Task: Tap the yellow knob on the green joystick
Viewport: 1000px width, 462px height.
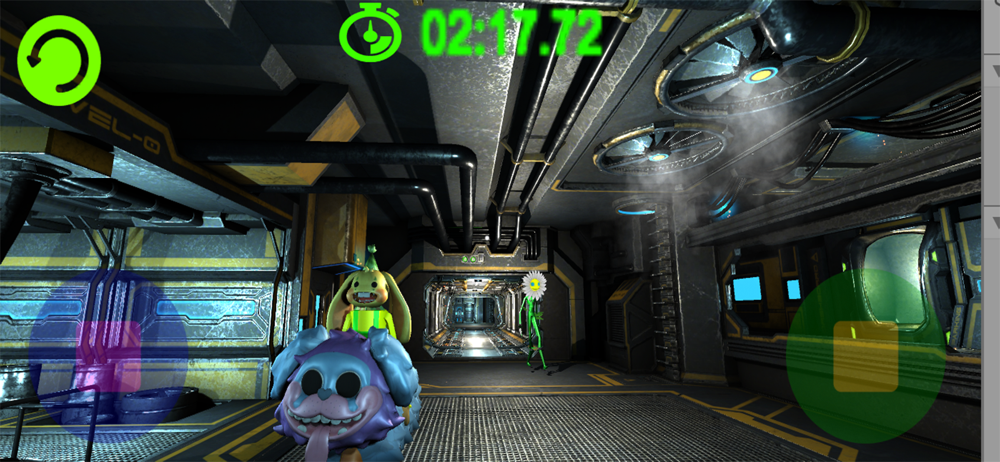Action: (x=866, y=356)
